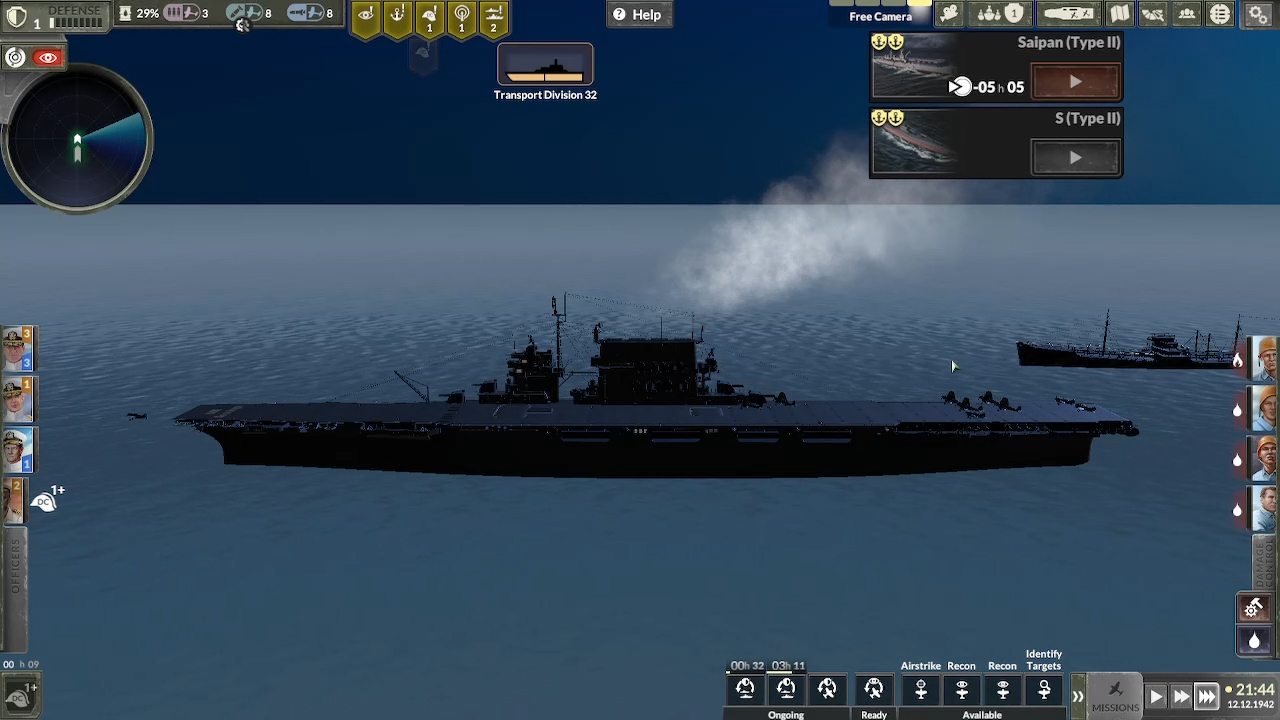Switch to the Free Camera tab
1280x720 pixels.
880,16
